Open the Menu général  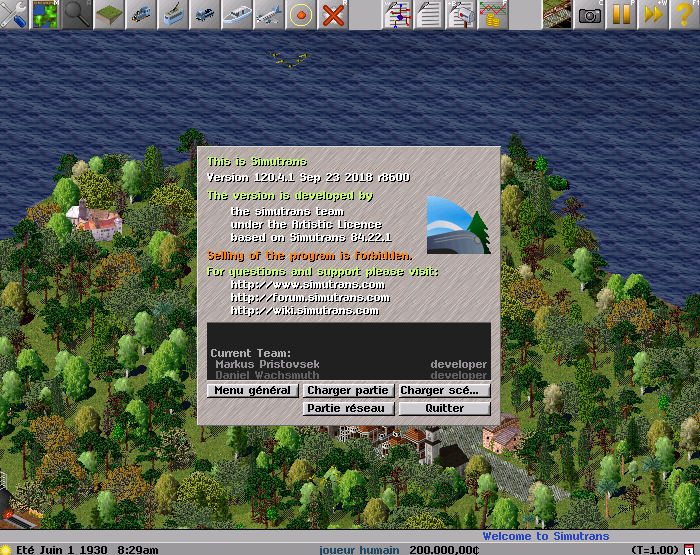[x=252, y=390]
